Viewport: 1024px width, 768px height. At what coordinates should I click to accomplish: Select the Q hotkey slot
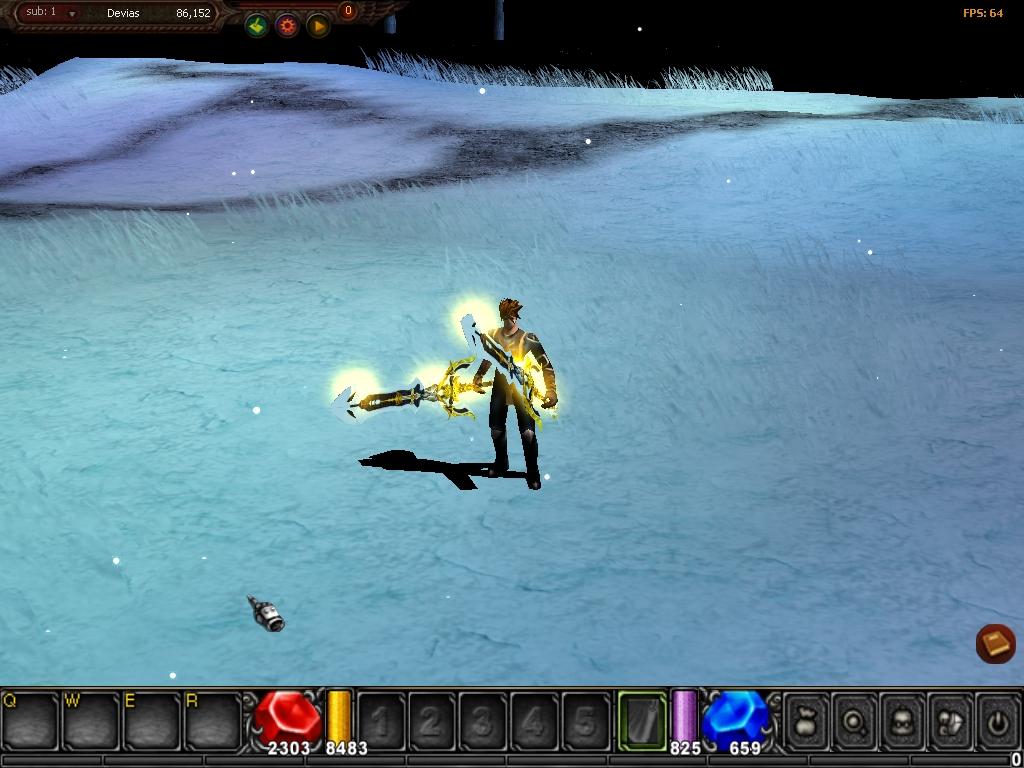click(x=30, y=719)
